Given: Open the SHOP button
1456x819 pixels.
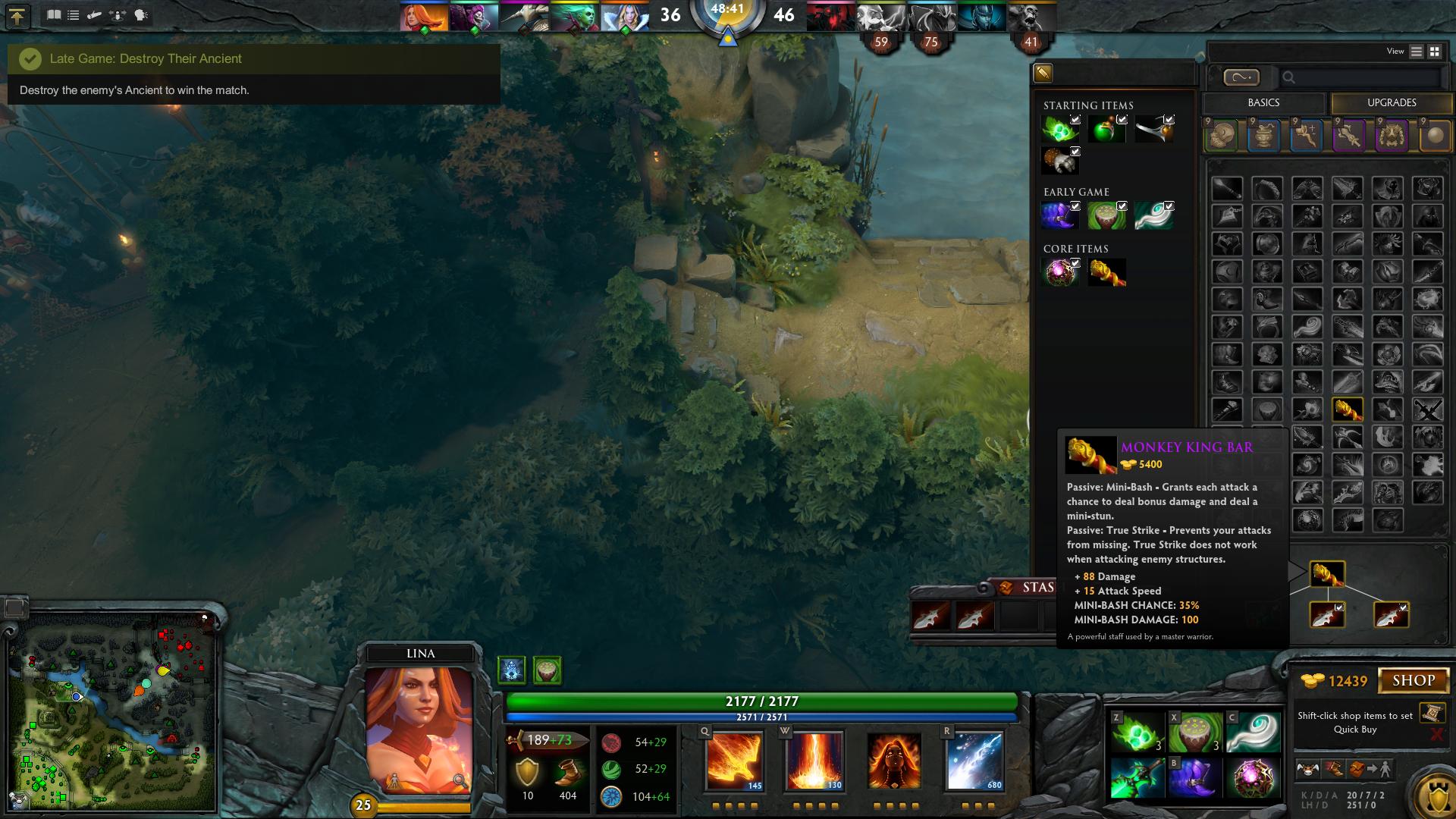Looking at the screenshot, I should click(x=1414, y=680).
